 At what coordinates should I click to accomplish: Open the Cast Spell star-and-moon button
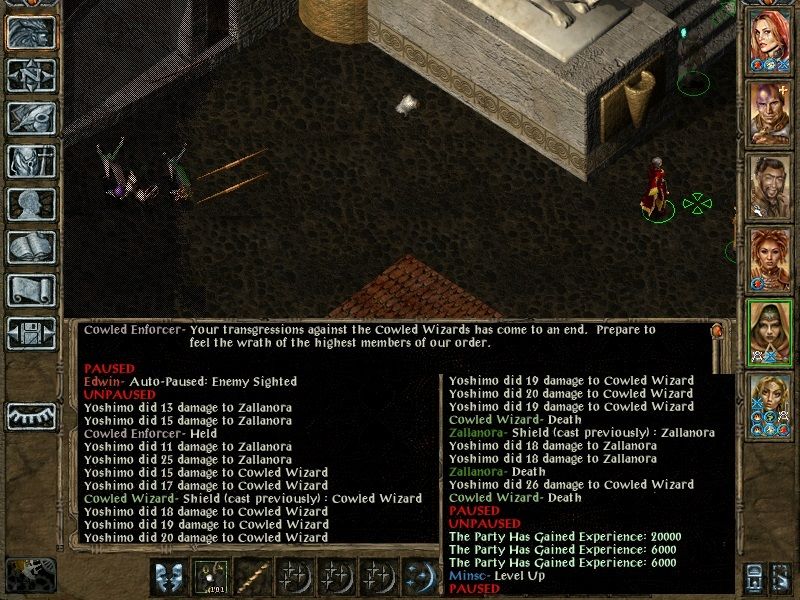coord(419,578)
